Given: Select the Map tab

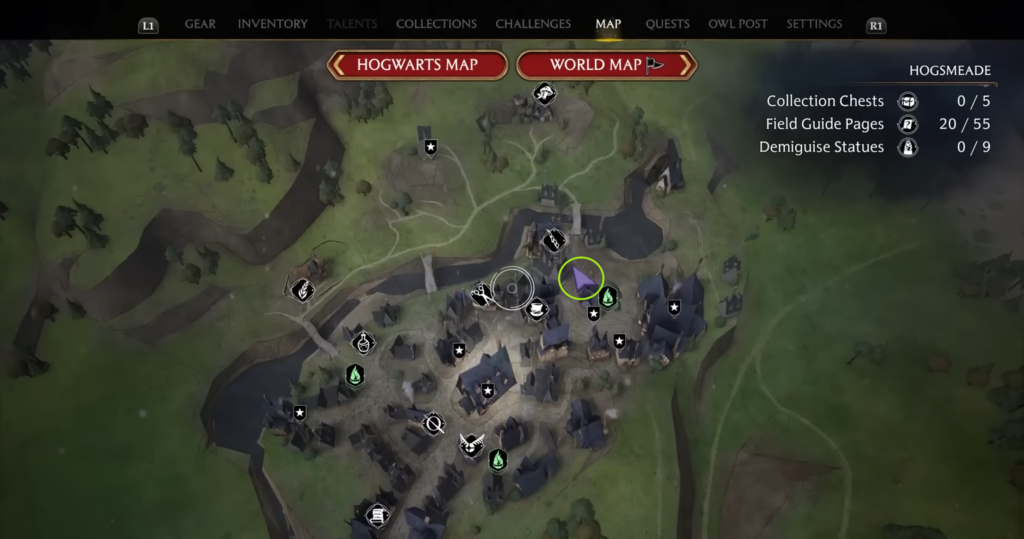Looking at the screenshot, I should [608, 24].
